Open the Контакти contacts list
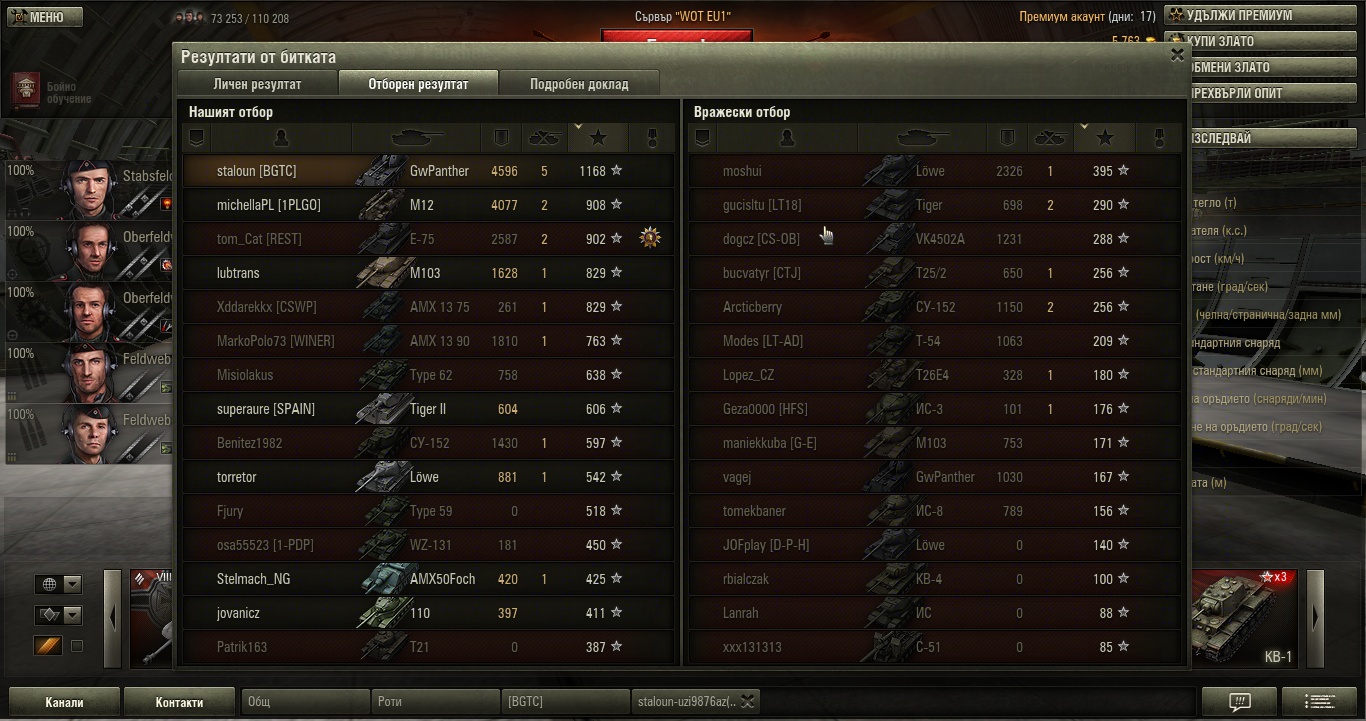The height and width of the screenshot is (721, 1366). click(x=179, y=702)
